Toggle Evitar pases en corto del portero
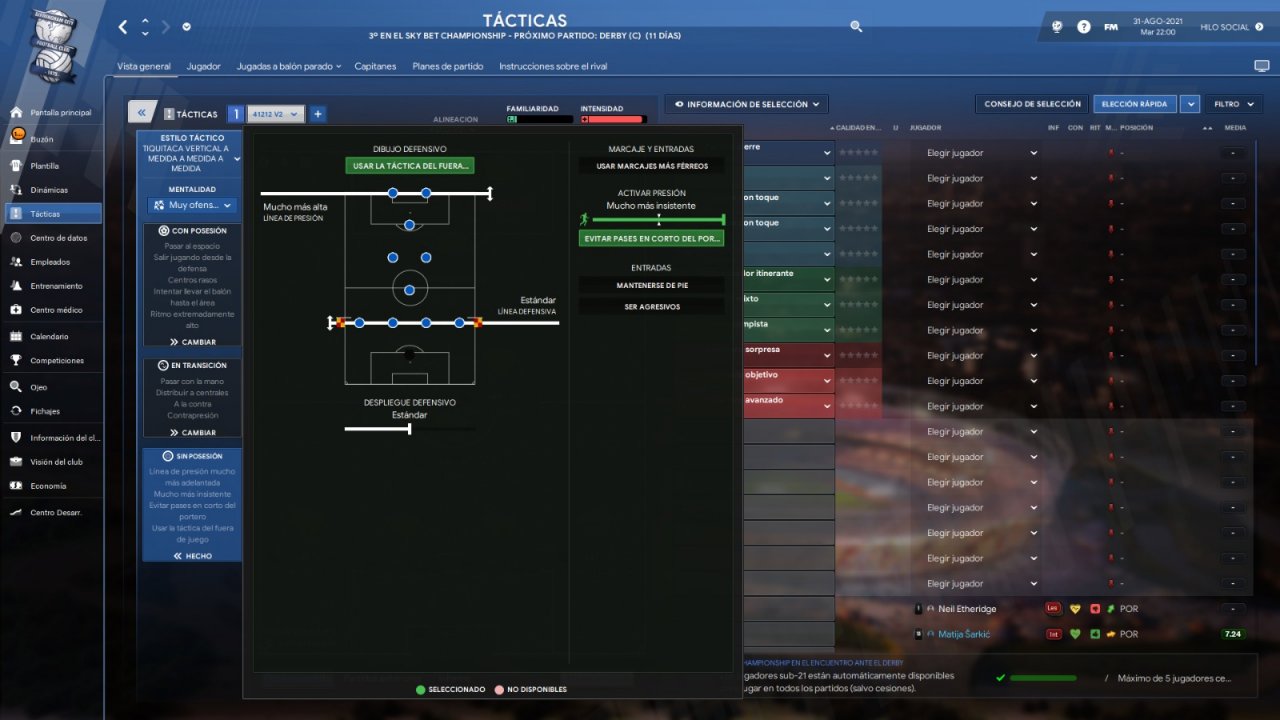This screenshot has height=720, width=1280. (651, 239)
